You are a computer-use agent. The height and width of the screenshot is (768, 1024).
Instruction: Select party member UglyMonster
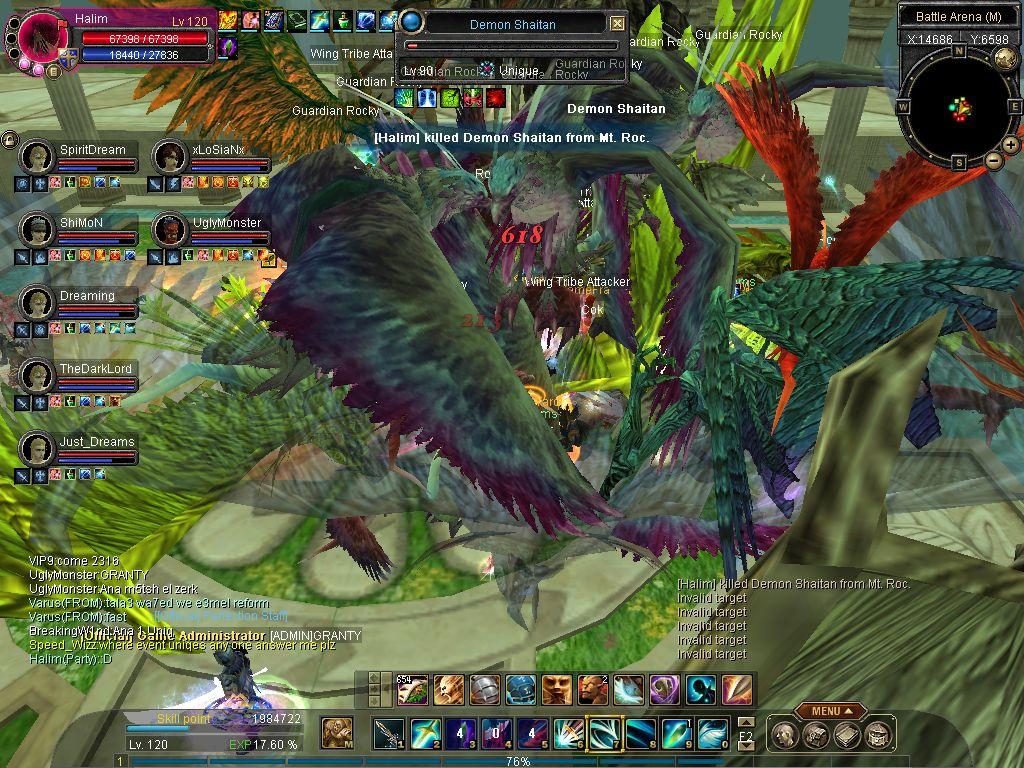169,230
